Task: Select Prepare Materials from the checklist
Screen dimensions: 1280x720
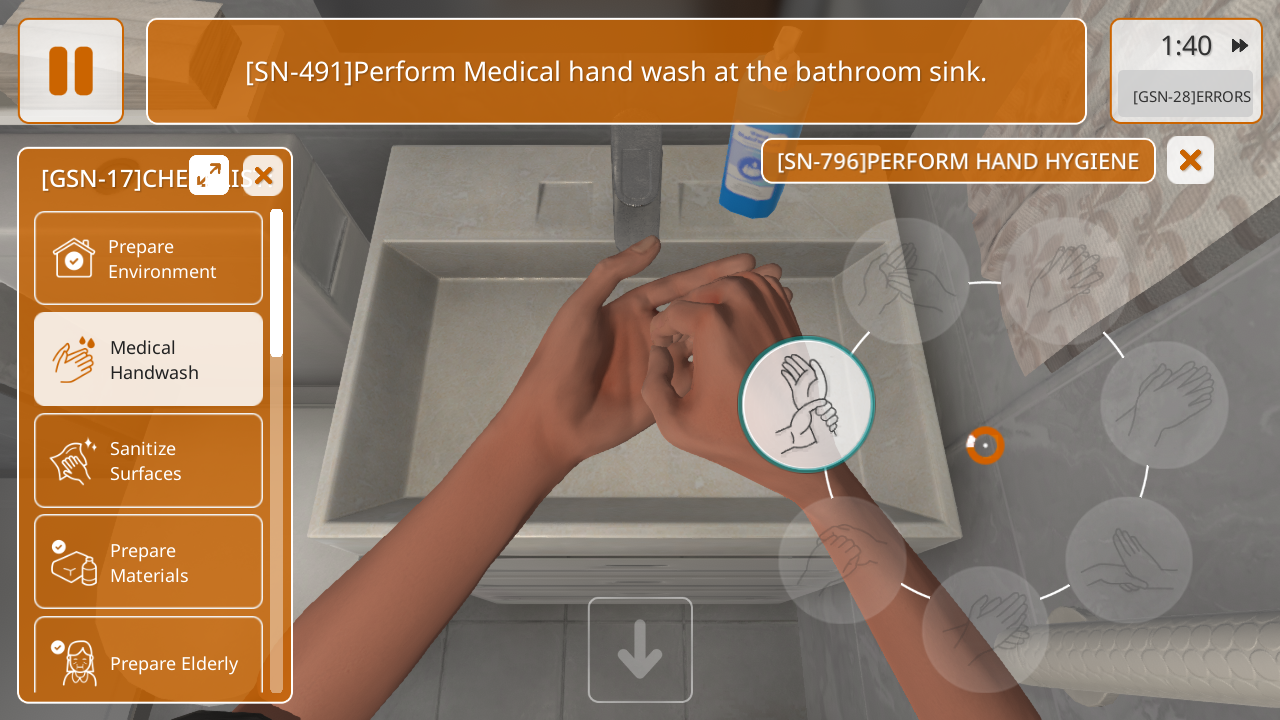Action: (148, 562)
